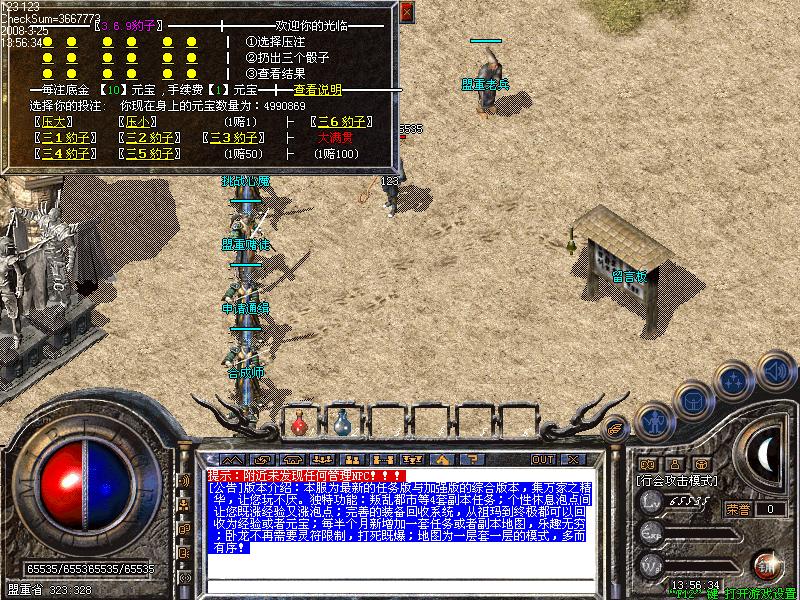This screenshot has height=600, width=800.
Task: Use the blue potion in the belt
Action: [x=342, y=424]
